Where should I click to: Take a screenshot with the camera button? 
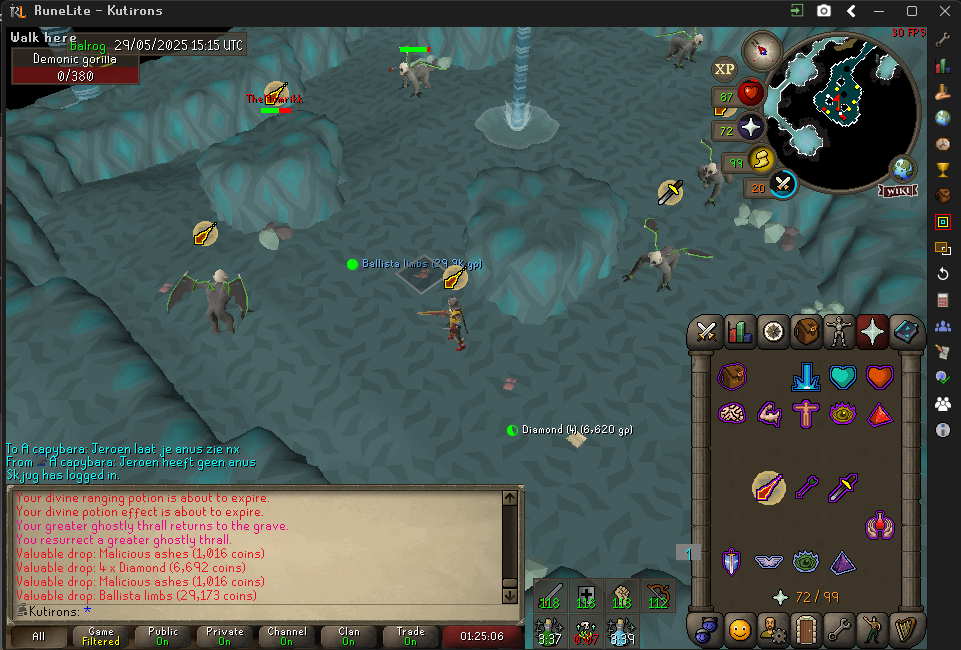pyautogui.click(x=823, y=11)
